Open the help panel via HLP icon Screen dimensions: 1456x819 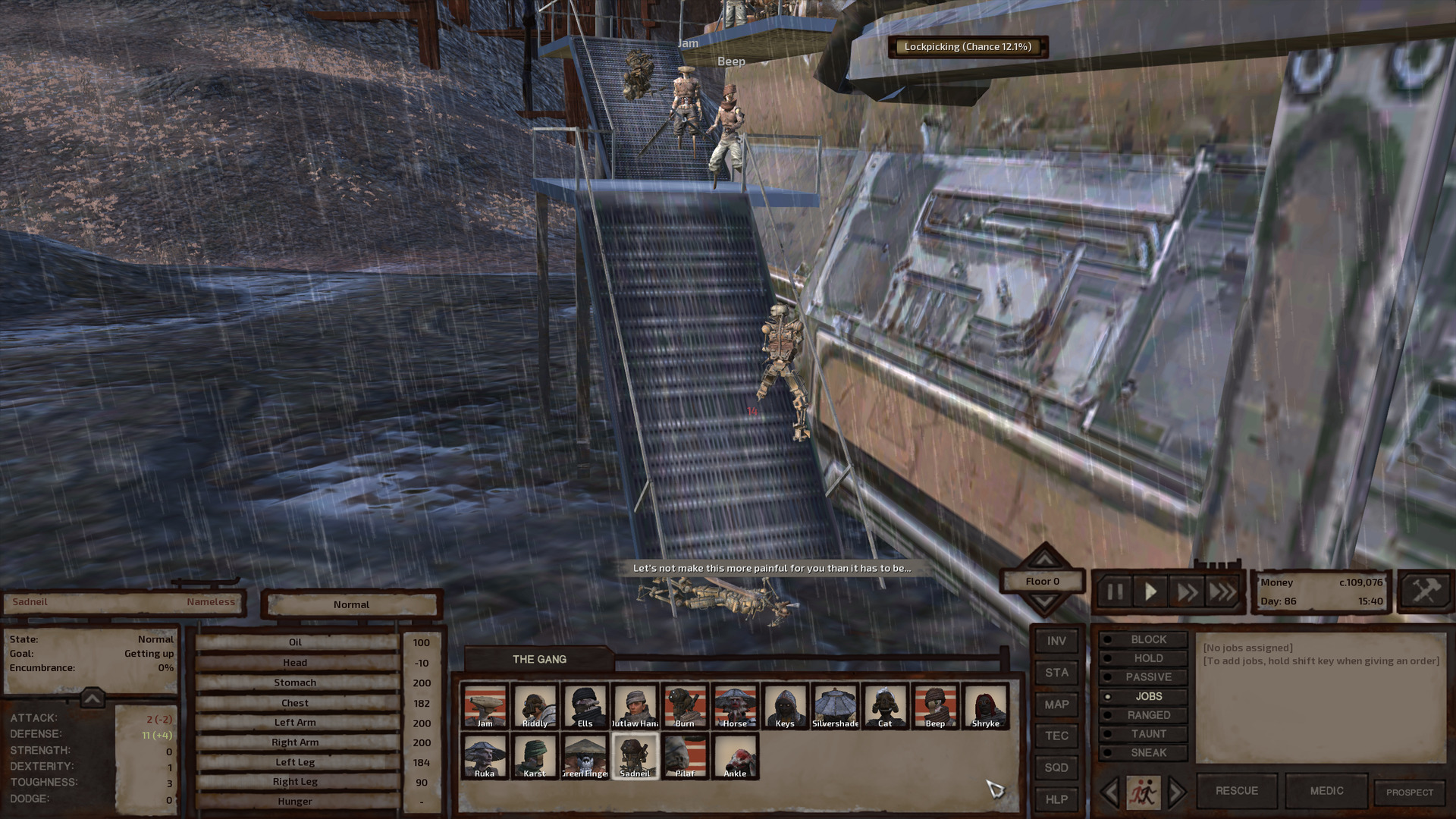1056,799
